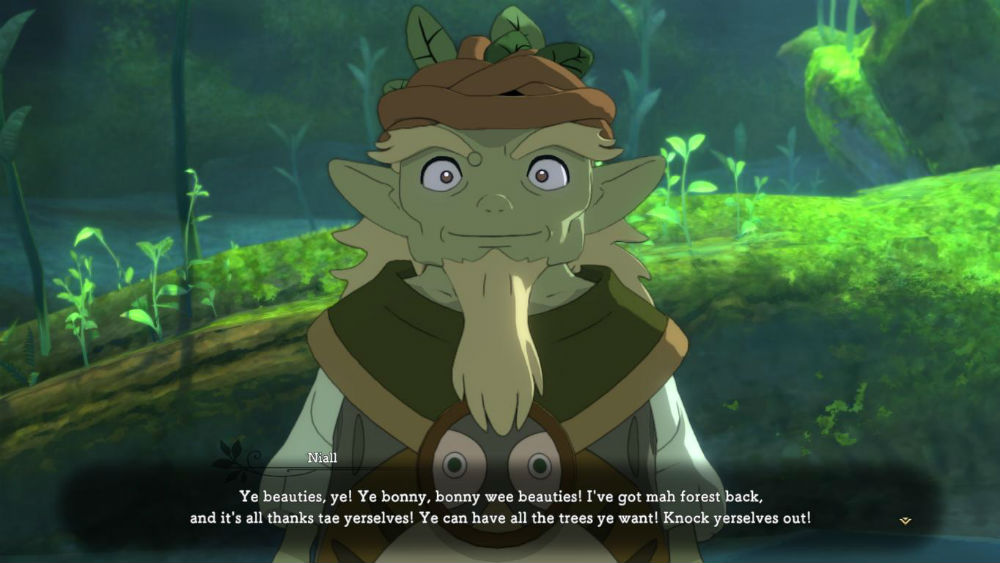Viewport: 1000px width, 563px height.
Task: Click the yellow dialogue continue arrow
Action: (905, 520)
